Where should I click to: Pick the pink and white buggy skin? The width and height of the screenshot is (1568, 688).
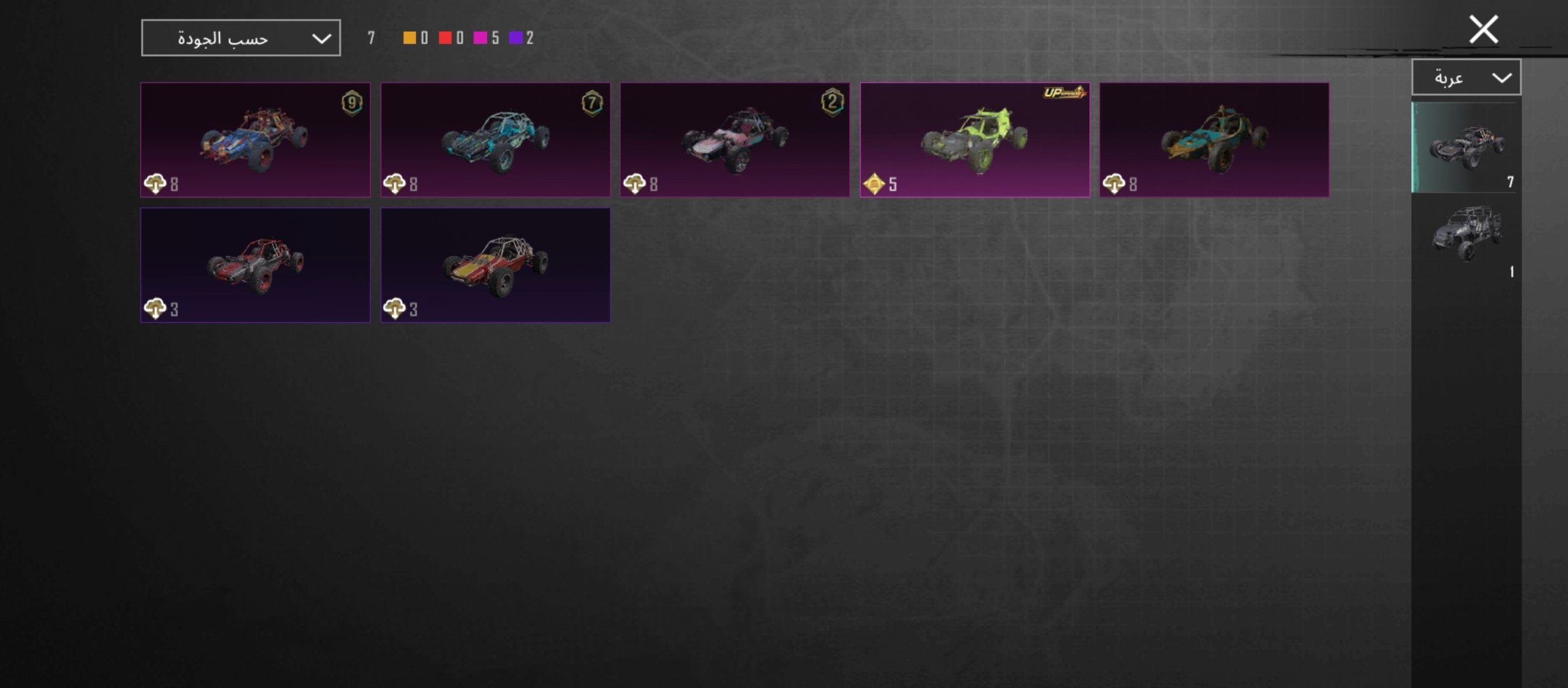[x=735, y=140]
